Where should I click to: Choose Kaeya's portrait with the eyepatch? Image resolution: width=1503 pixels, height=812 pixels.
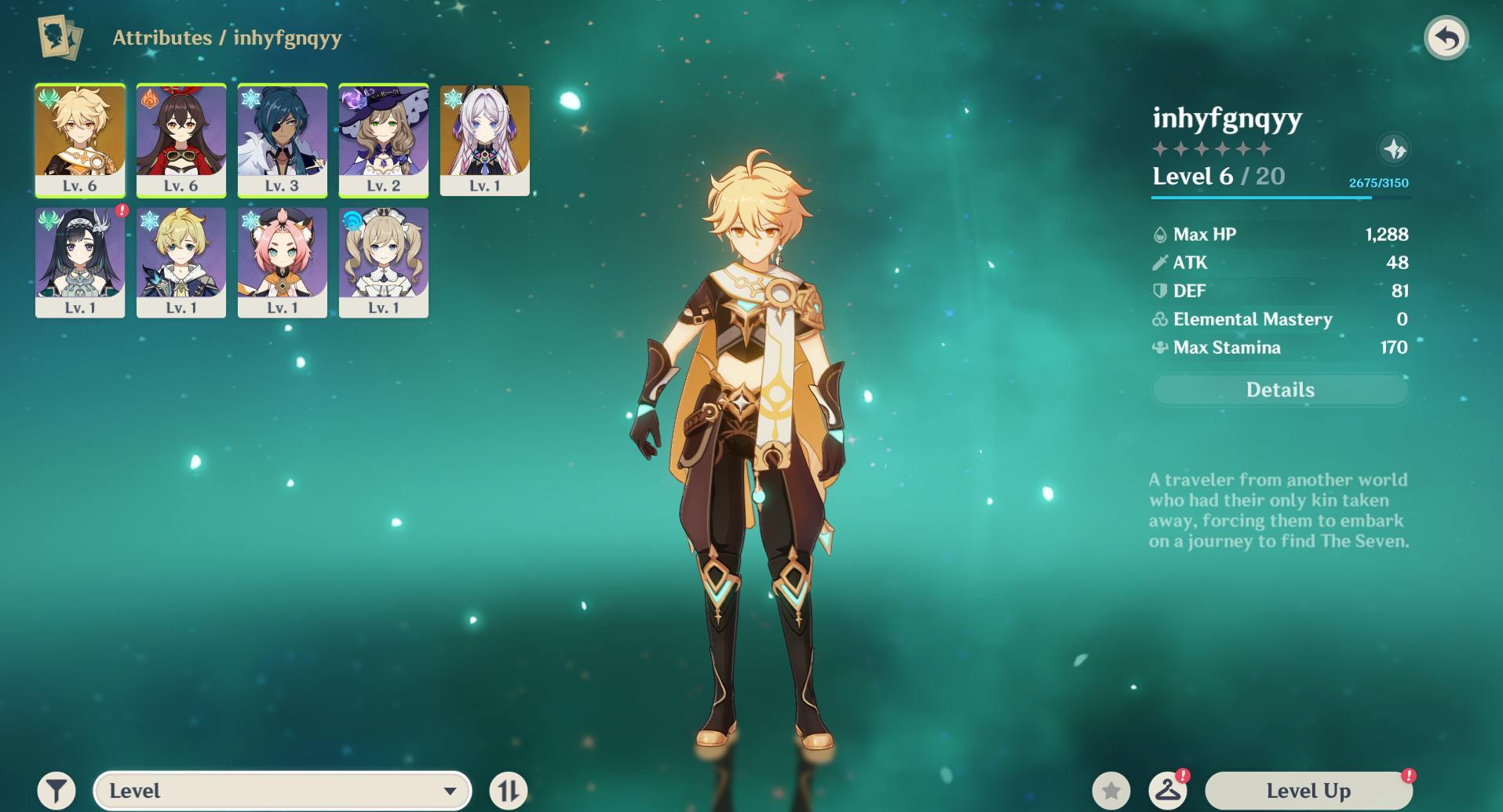tap(283, 139)
